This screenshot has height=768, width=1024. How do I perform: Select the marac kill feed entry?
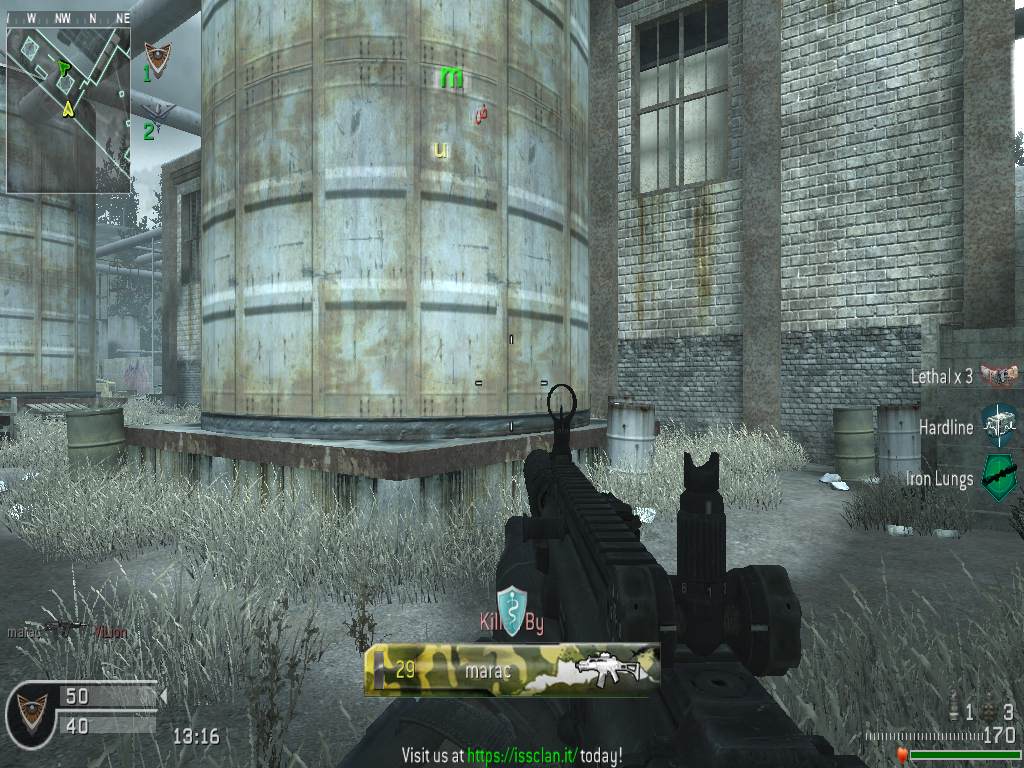point(66,631)
